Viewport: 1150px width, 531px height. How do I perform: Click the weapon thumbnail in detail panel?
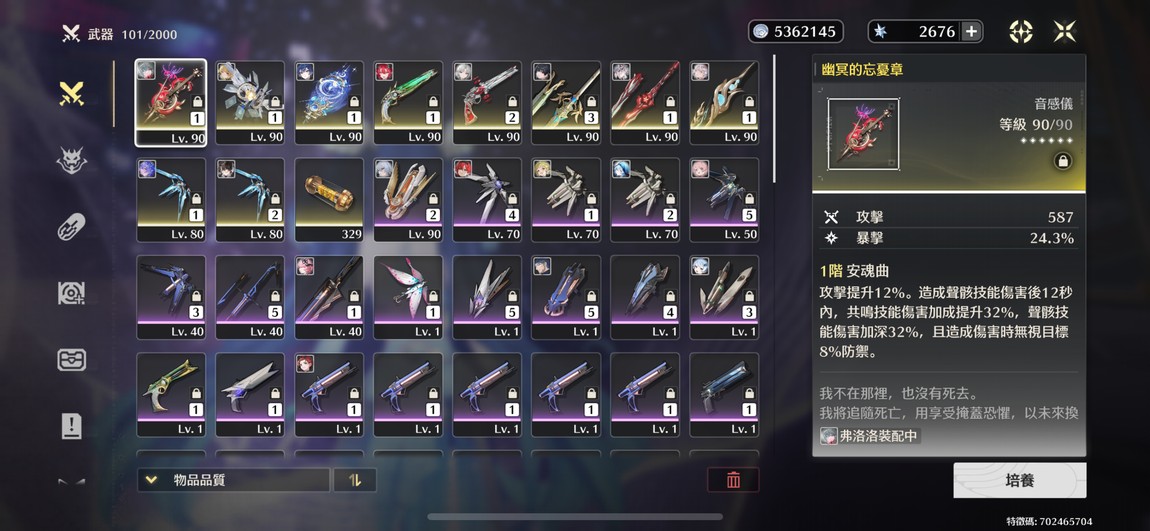[x=863, y=133]
